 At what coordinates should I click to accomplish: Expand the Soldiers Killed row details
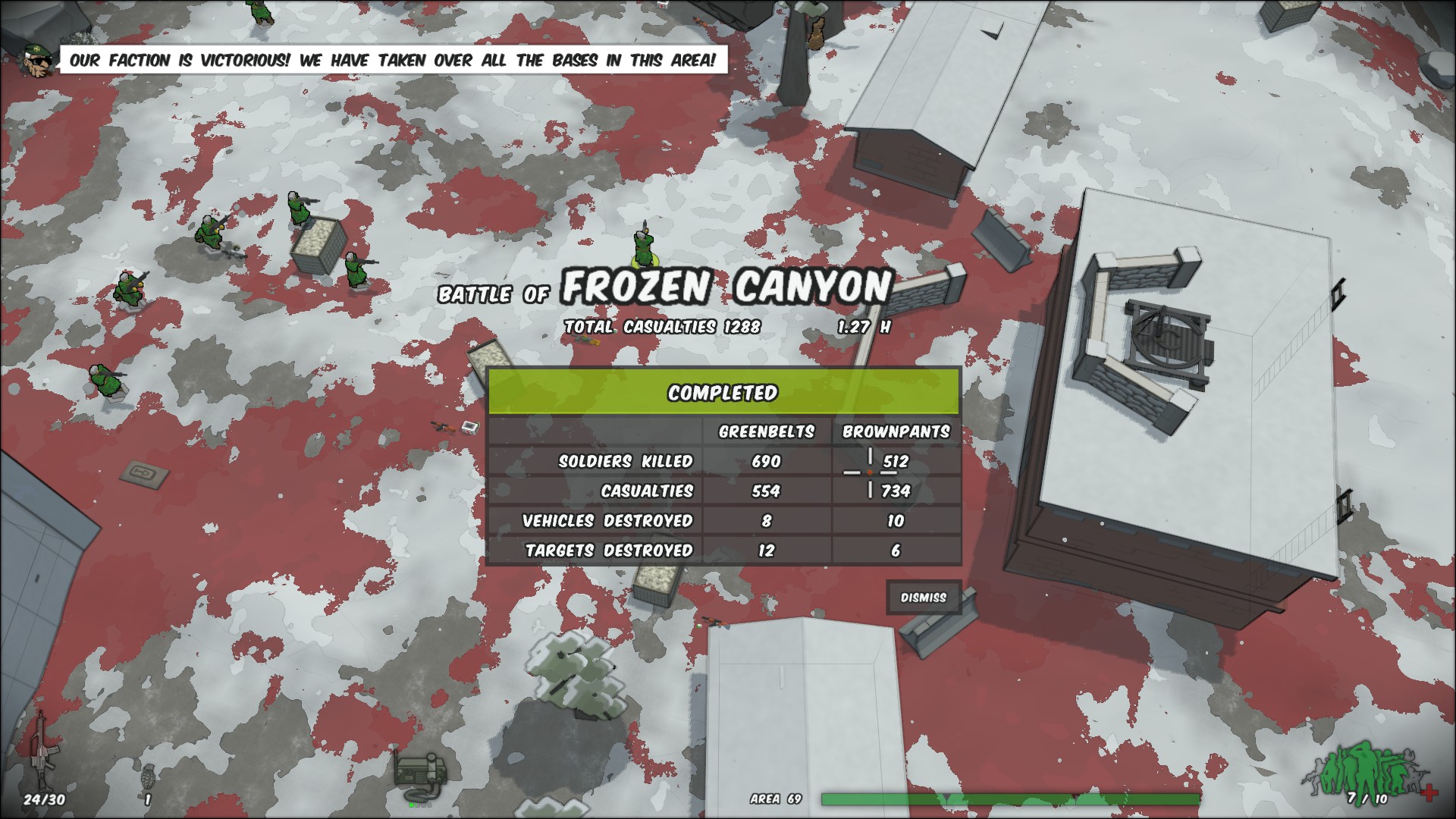(626, 460)
